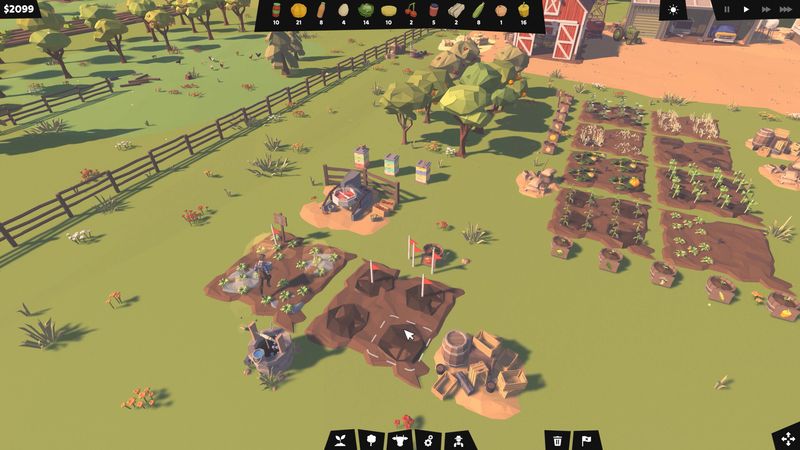Select the cabbage in the produce bar
Viewport: 800px width, 450px height.
click(365, 10)
